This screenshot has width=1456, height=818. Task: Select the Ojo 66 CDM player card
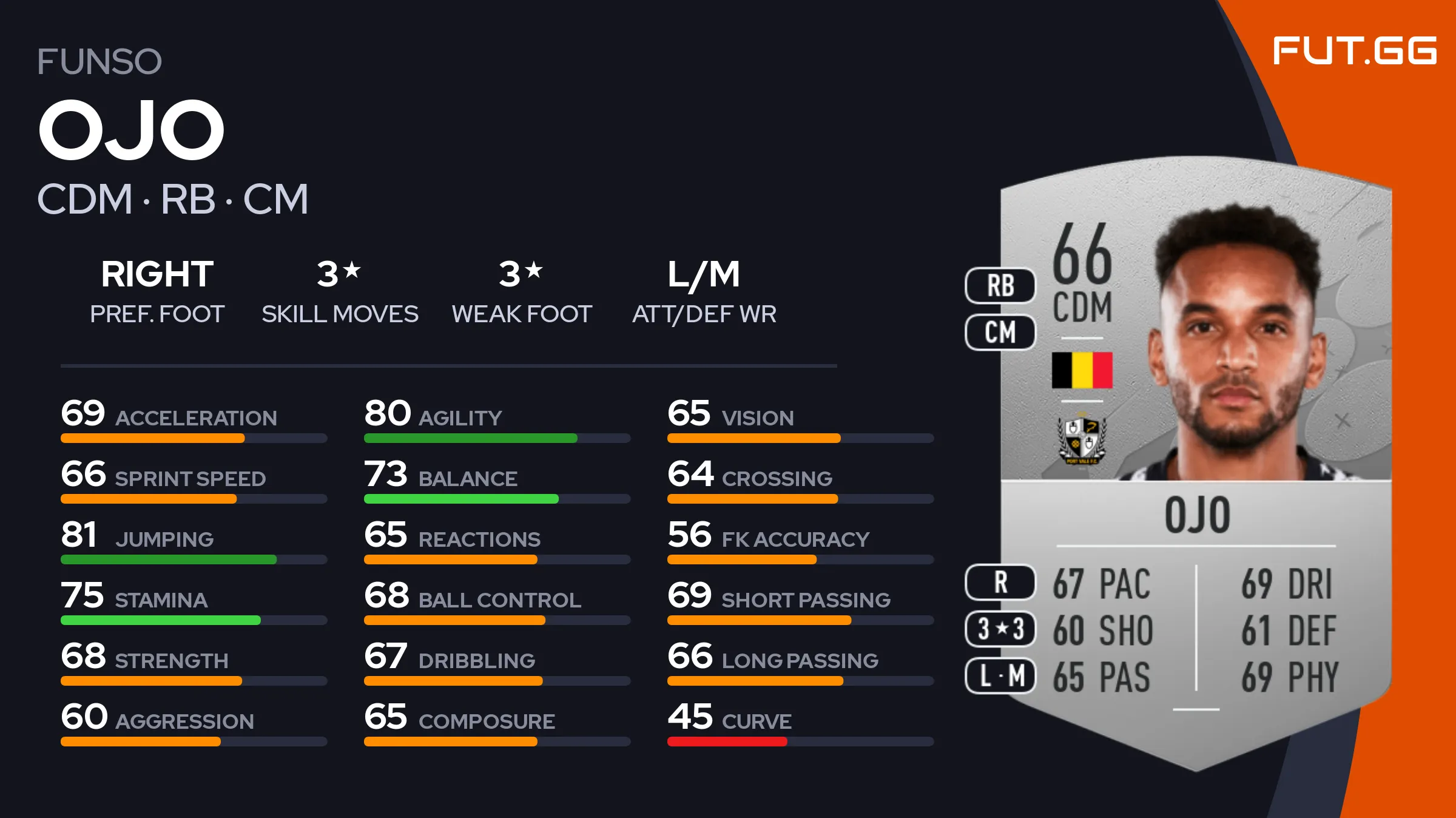(1195, 461)
